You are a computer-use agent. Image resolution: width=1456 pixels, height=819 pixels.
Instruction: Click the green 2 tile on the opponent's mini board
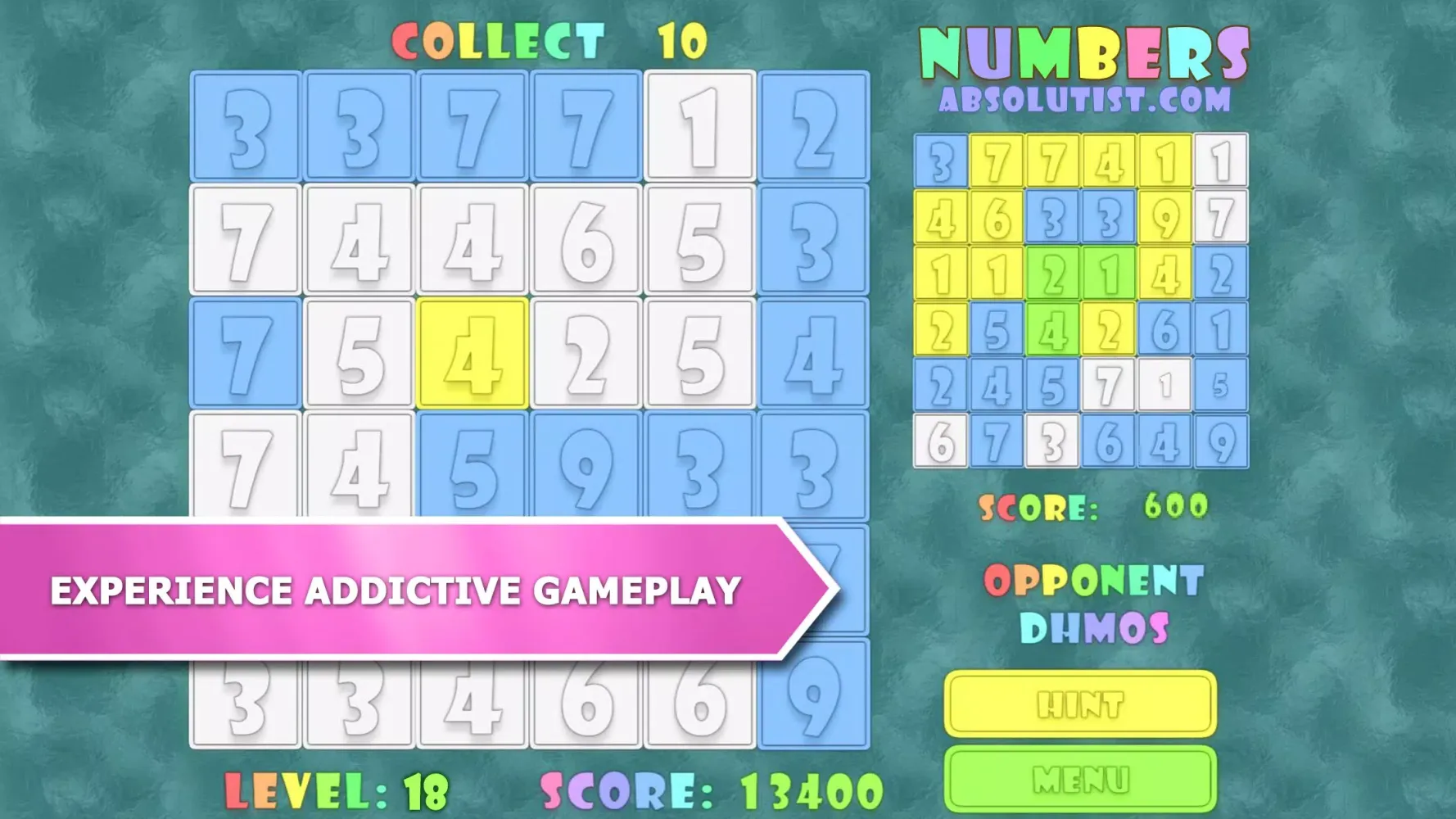click(1054, 270)
